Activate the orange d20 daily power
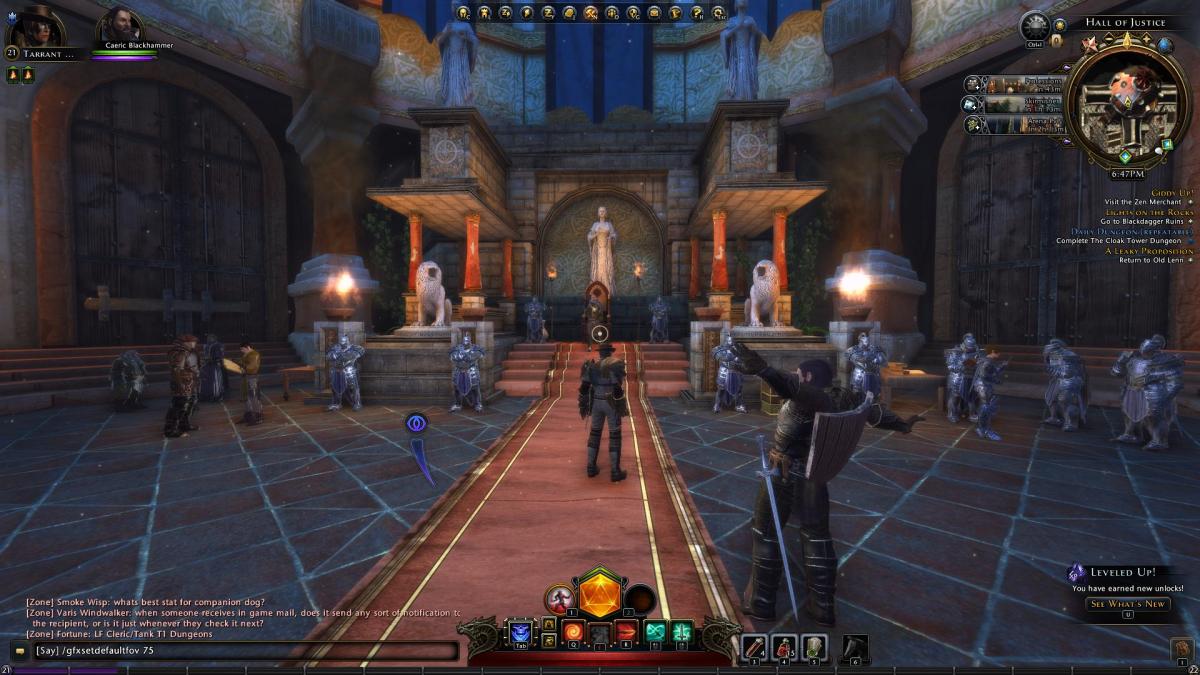Screen dimensions: 1200x675 click(600, 596)
